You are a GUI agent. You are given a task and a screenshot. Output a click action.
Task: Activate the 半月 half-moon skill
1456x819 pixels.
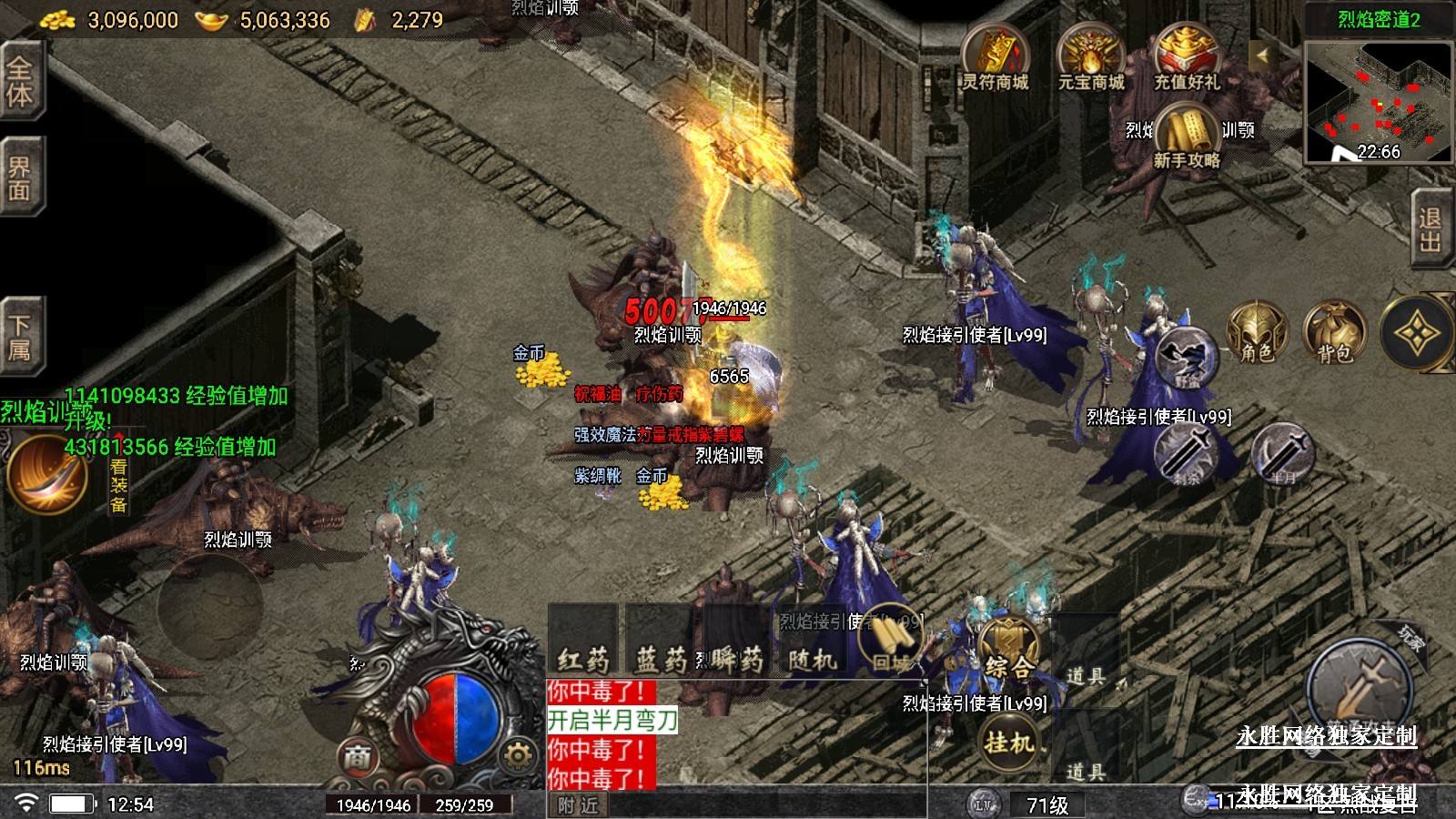click(1282, 452)
